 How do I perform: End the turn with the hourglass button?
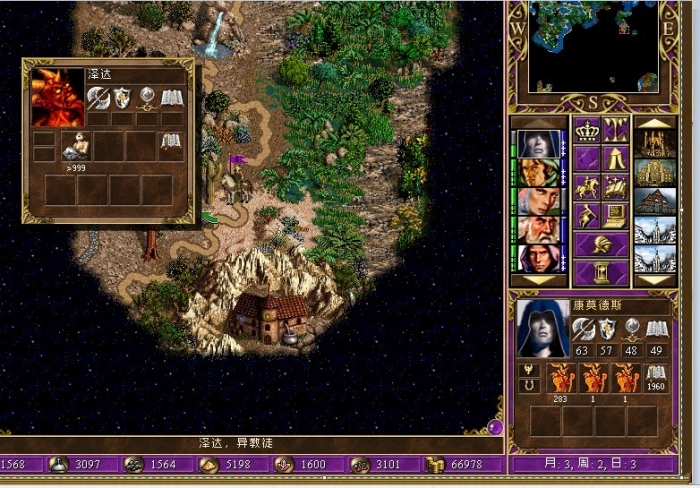[x=600, y=271]
